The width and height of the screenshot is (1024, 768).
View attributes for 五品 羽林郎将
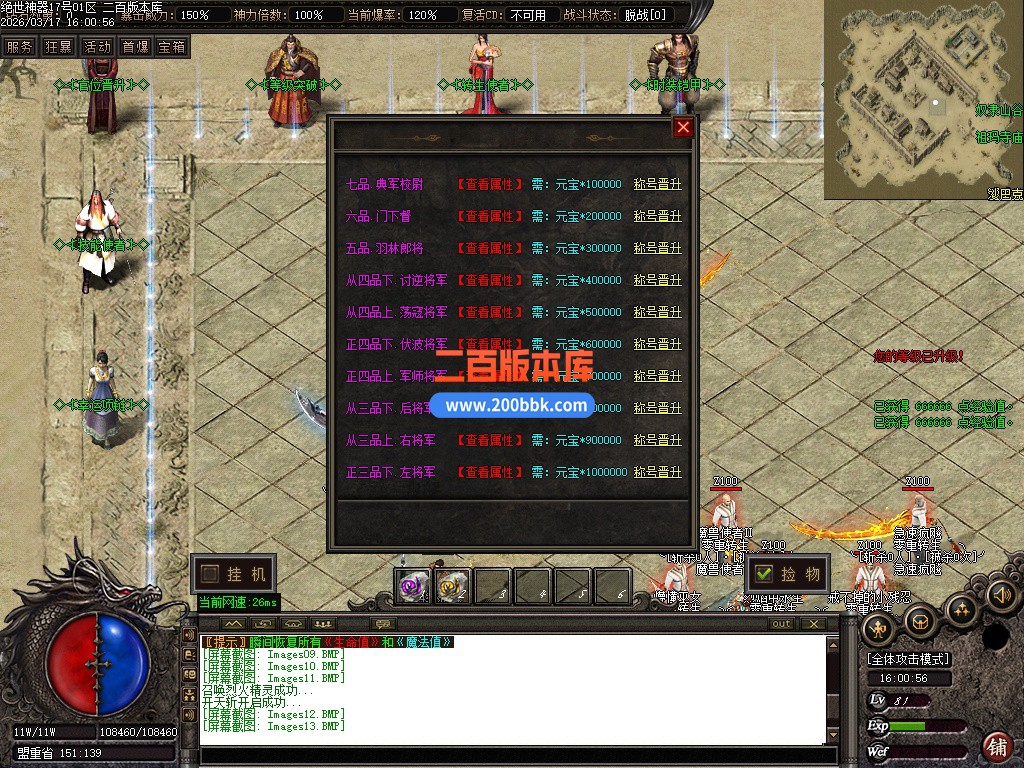pos(490,248)
